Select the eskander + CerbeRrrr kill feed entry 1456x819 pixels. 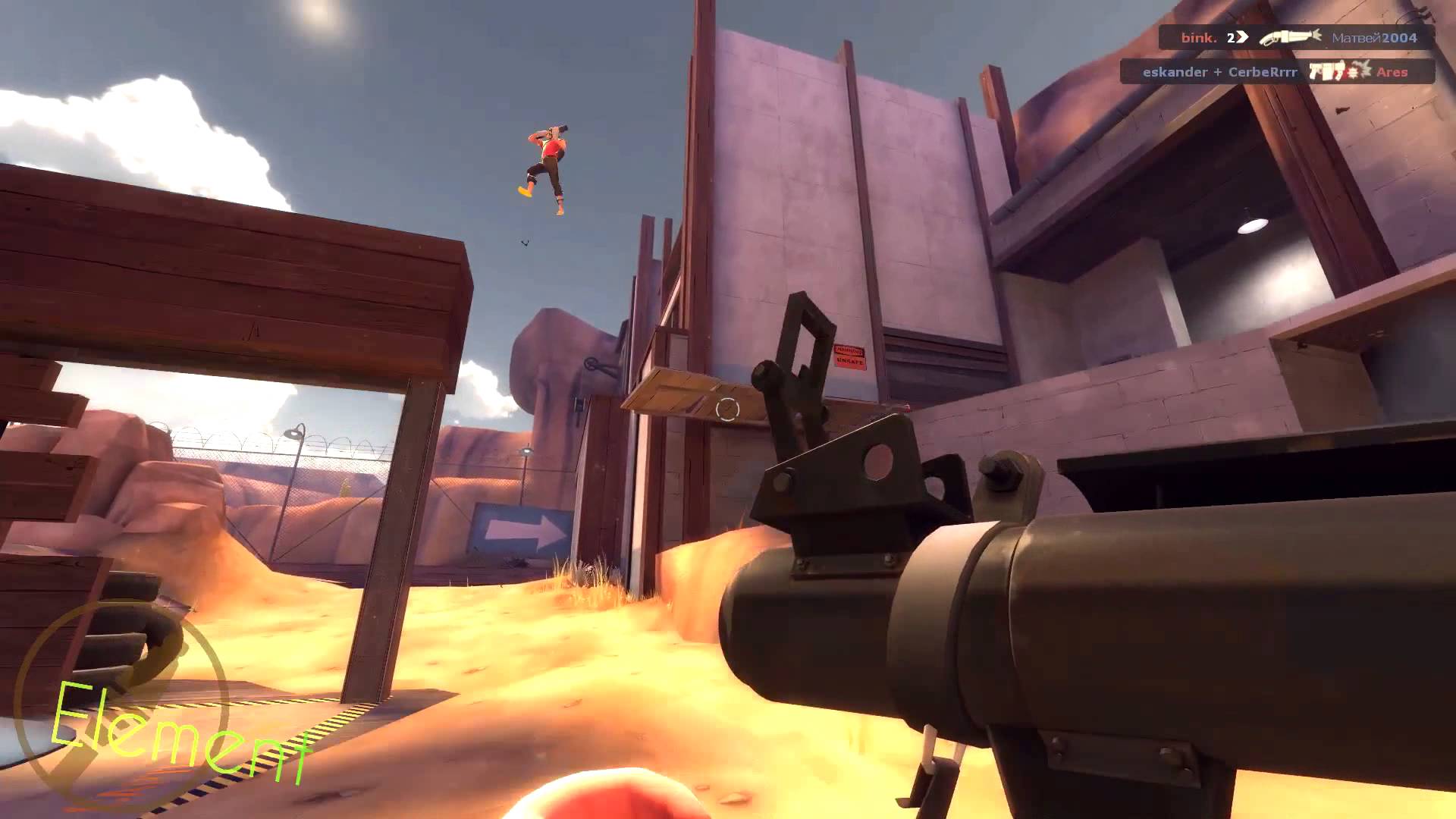[x=1277, y=72]
